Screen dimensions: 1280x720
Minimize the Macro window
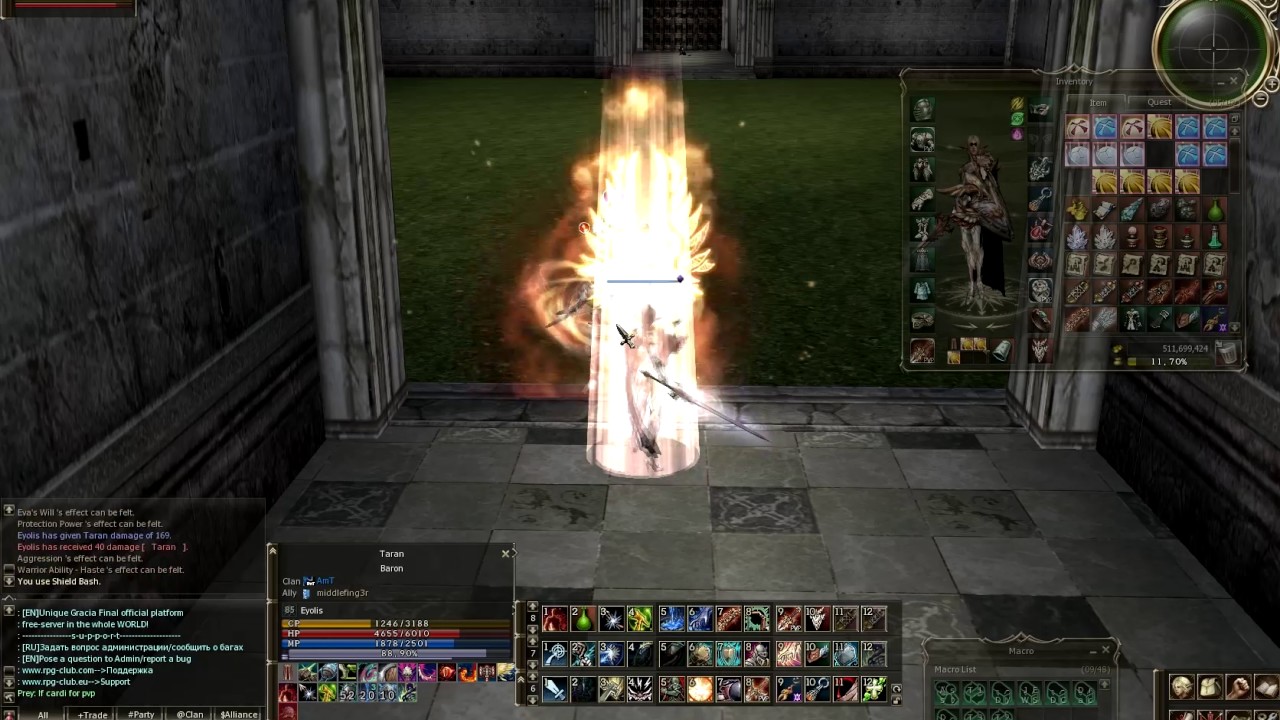pyautogui.click(x=1091, y=651)
